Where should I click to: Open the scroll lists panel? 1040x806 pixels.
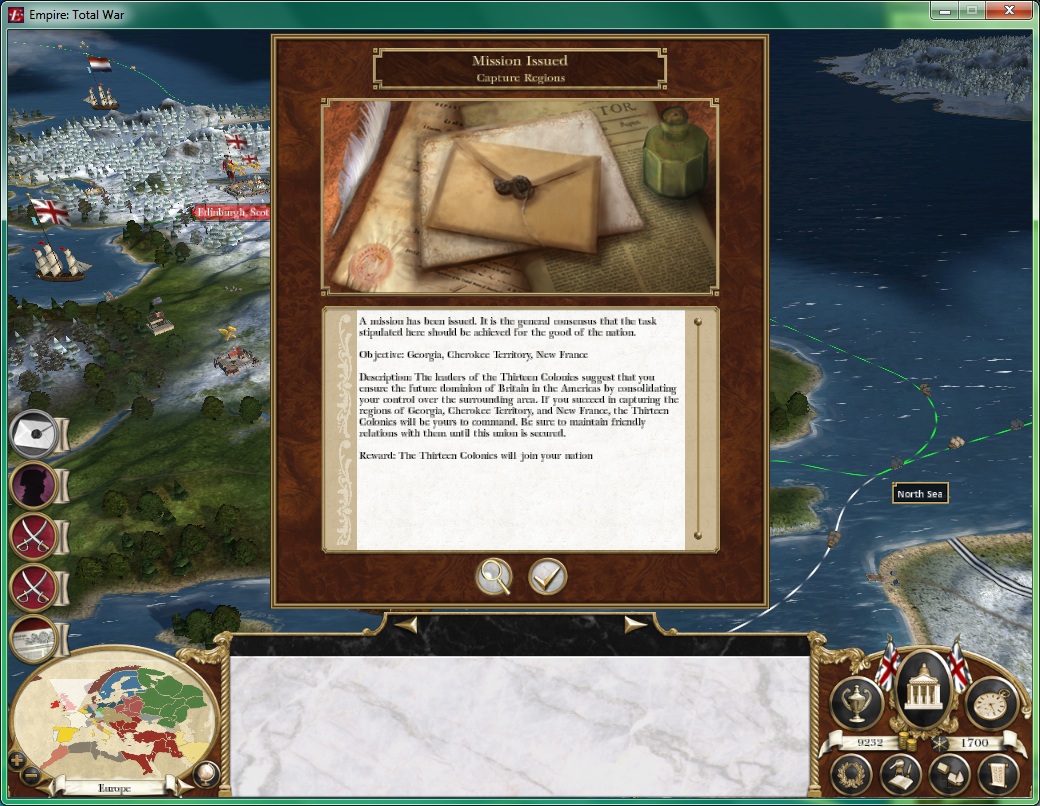(997, 774)
